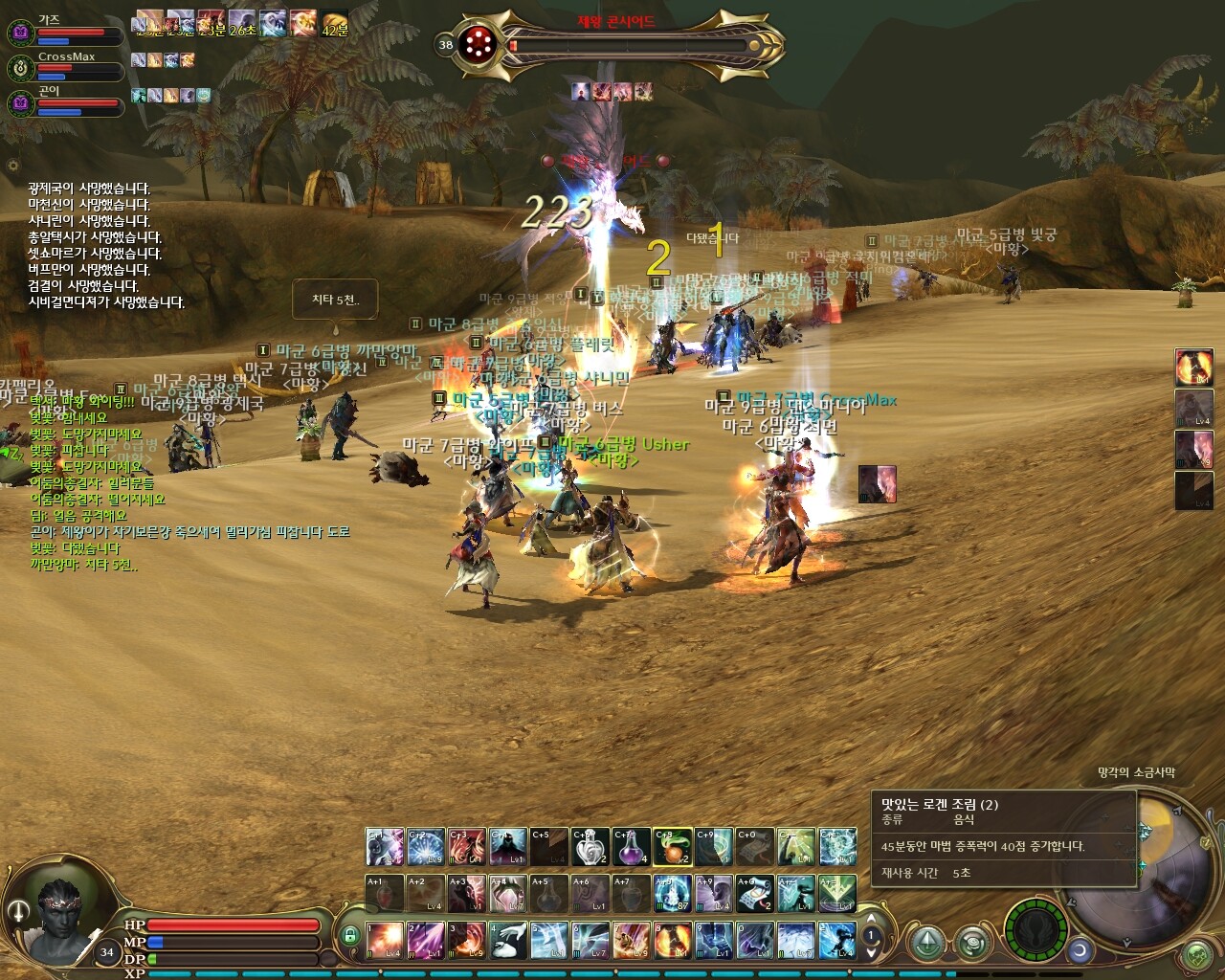This screenshot has width=1225, height=980.
Task: Activate the winged flight gauge emblem
Action: [1036, 929]
